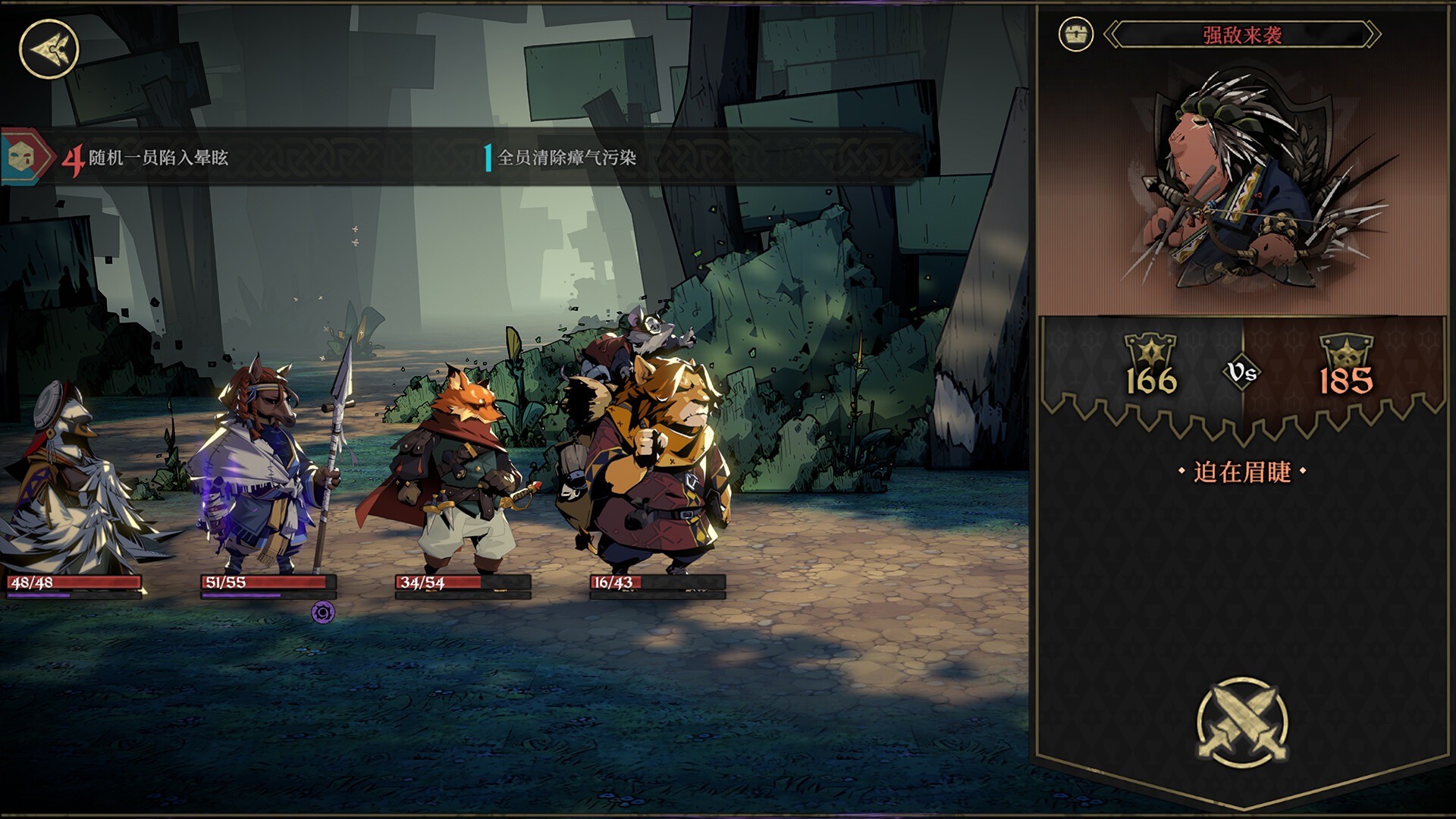This screenshot has height=819, width=1456.
Task: Inspect the purple status effect icon
Action: [x=323, y=612]
